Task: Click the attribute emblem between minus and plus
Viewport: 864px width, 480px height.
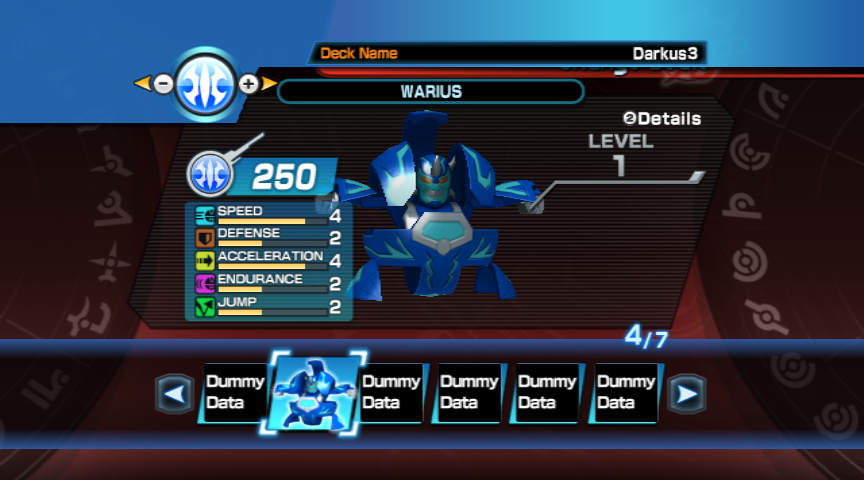Action: pyautogui.click(x=206, y=84)
